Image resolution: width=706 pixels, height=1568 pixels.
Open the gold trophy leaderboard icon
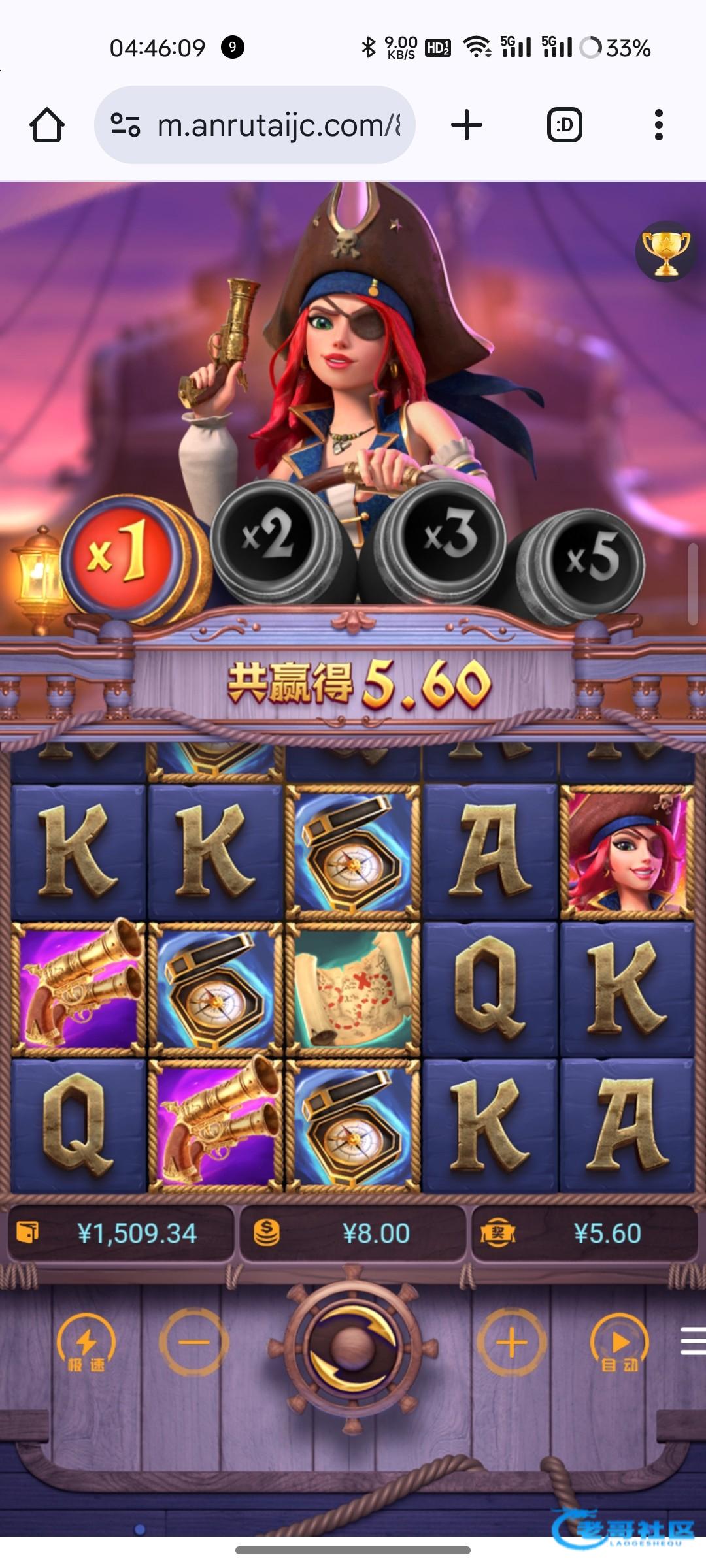(x=665, y=252)
